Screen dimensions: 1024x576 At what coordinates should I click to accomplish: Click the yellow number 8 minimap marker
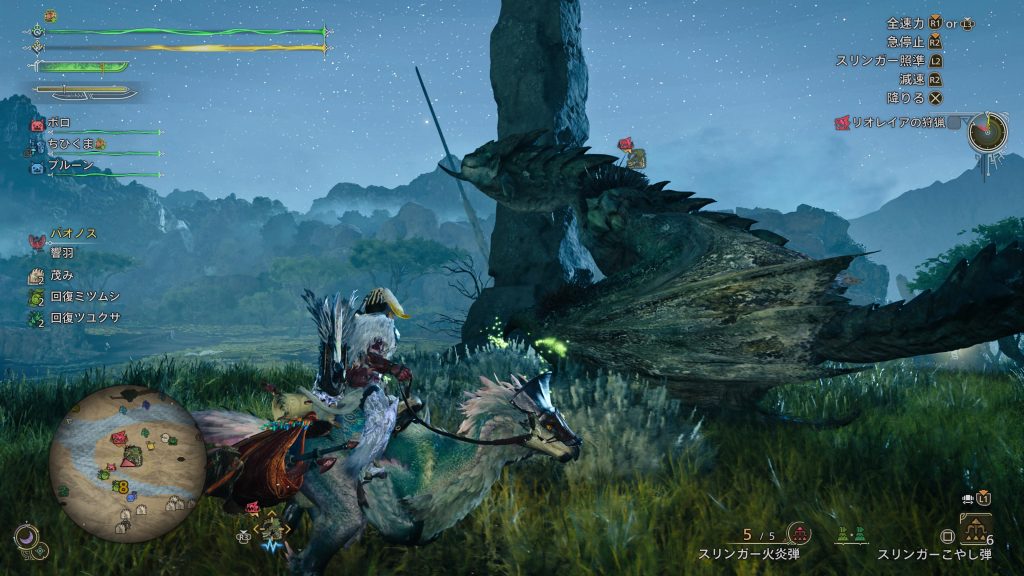(122, 487)
